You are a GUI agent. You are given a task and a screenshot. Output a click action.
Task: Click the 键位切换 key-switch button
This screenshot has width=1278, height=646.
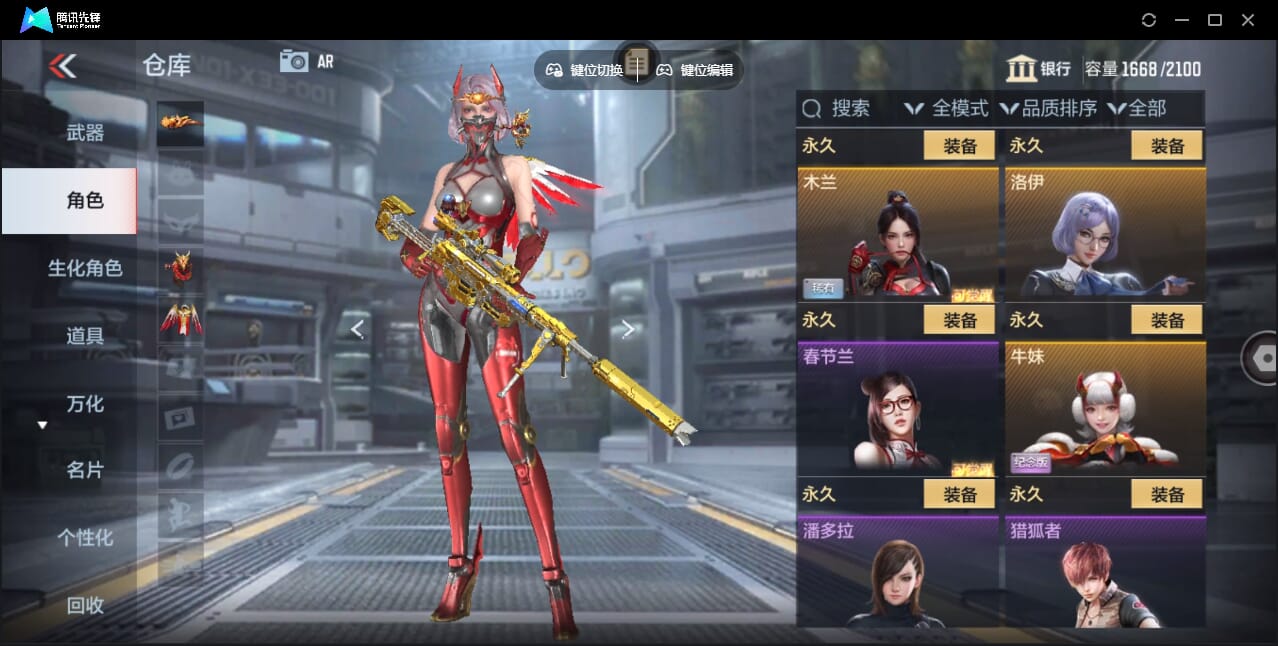point(585,70)
